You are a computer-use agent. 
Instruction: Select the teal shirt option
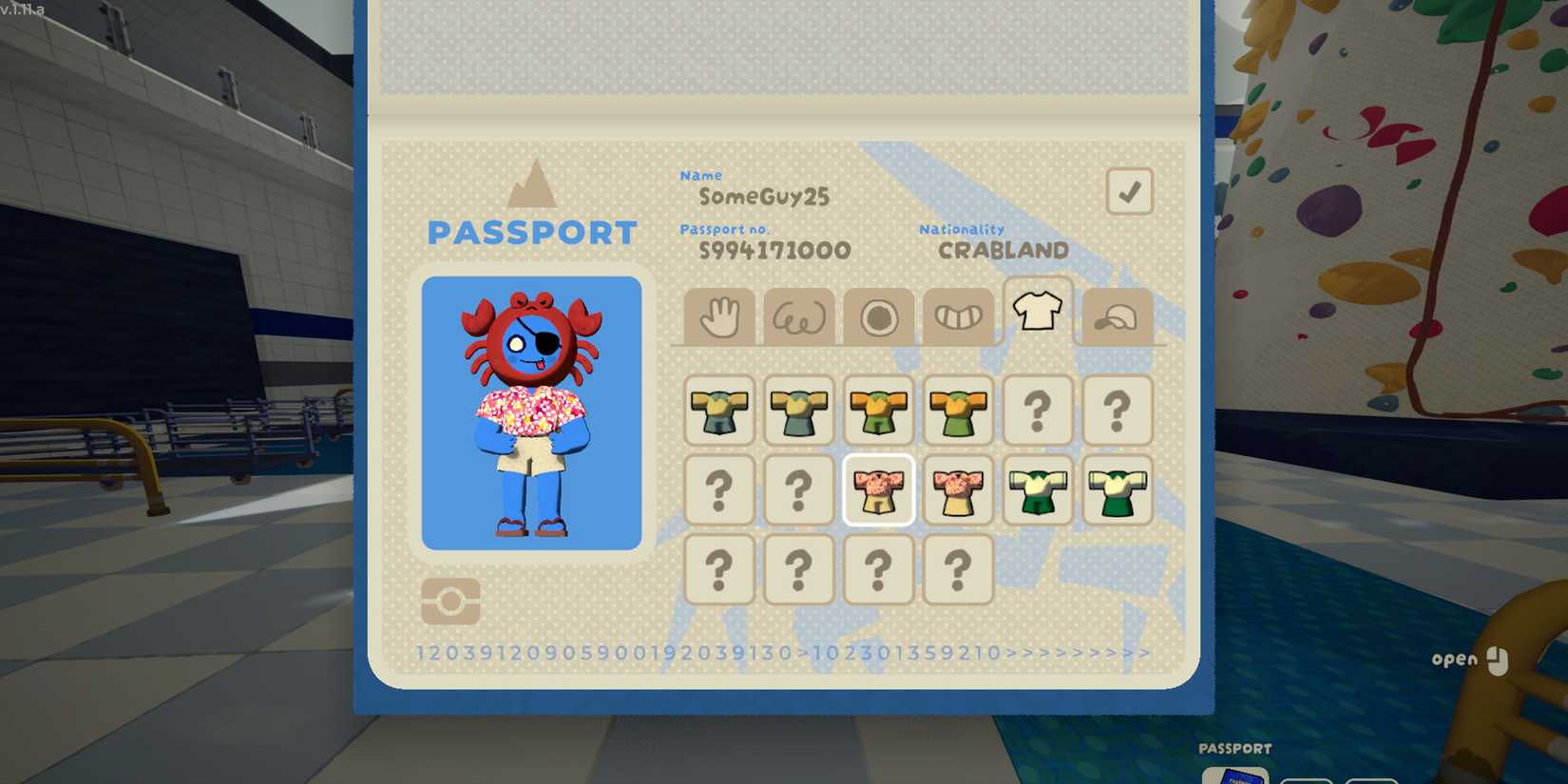coord(799,410)
